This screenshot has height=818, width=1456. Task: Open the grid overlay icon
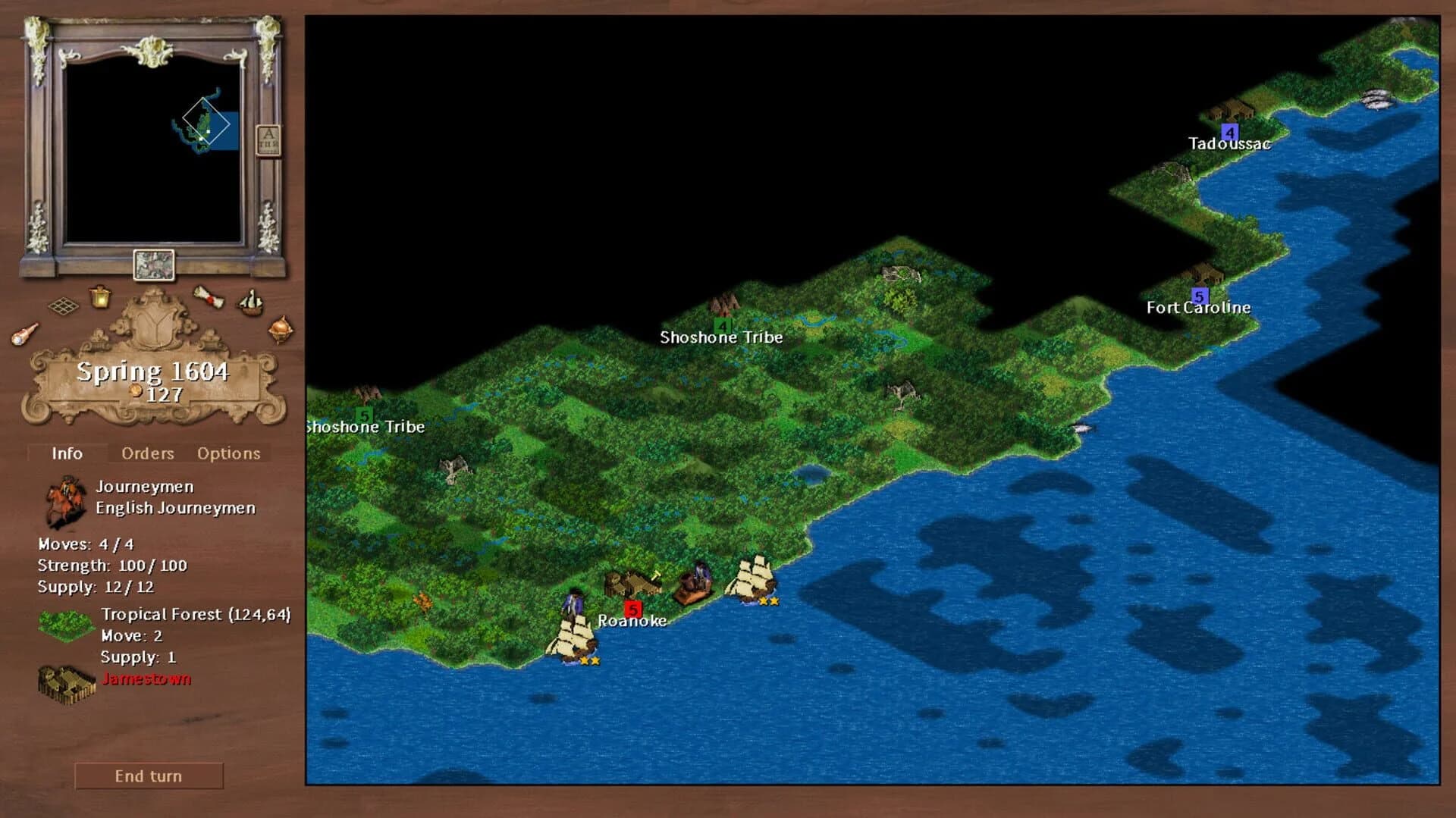click(64, 307)
